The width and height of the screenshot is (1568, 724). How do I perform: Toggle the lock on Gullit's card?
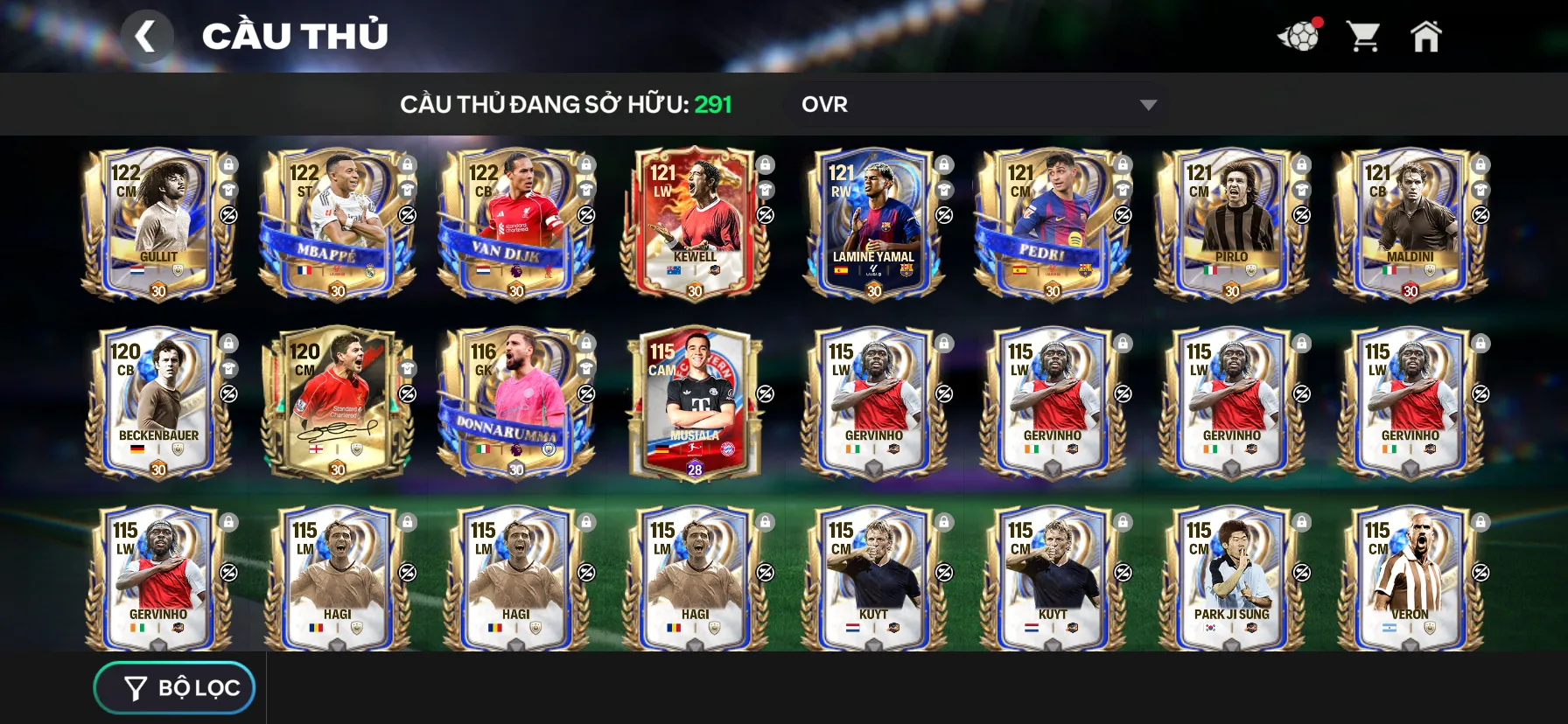click(x=228, y=164)
